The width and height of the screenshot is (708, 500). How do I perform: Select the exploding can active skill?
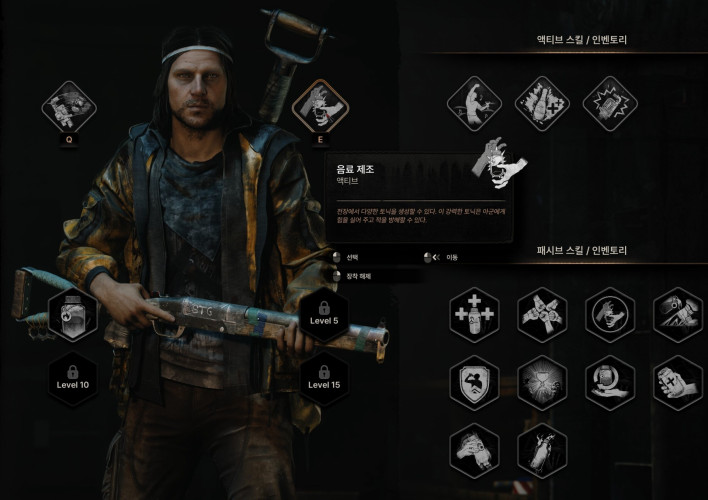(x=609, y=103)
